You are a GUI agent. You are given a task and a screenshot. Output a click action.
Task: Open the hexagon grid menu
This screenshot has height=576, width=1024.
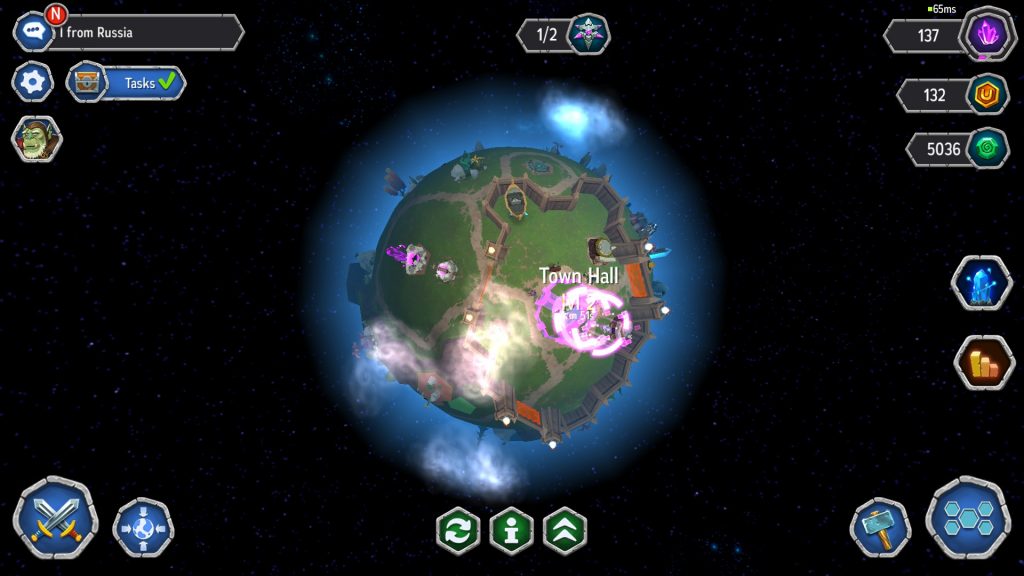coord(967,517)
